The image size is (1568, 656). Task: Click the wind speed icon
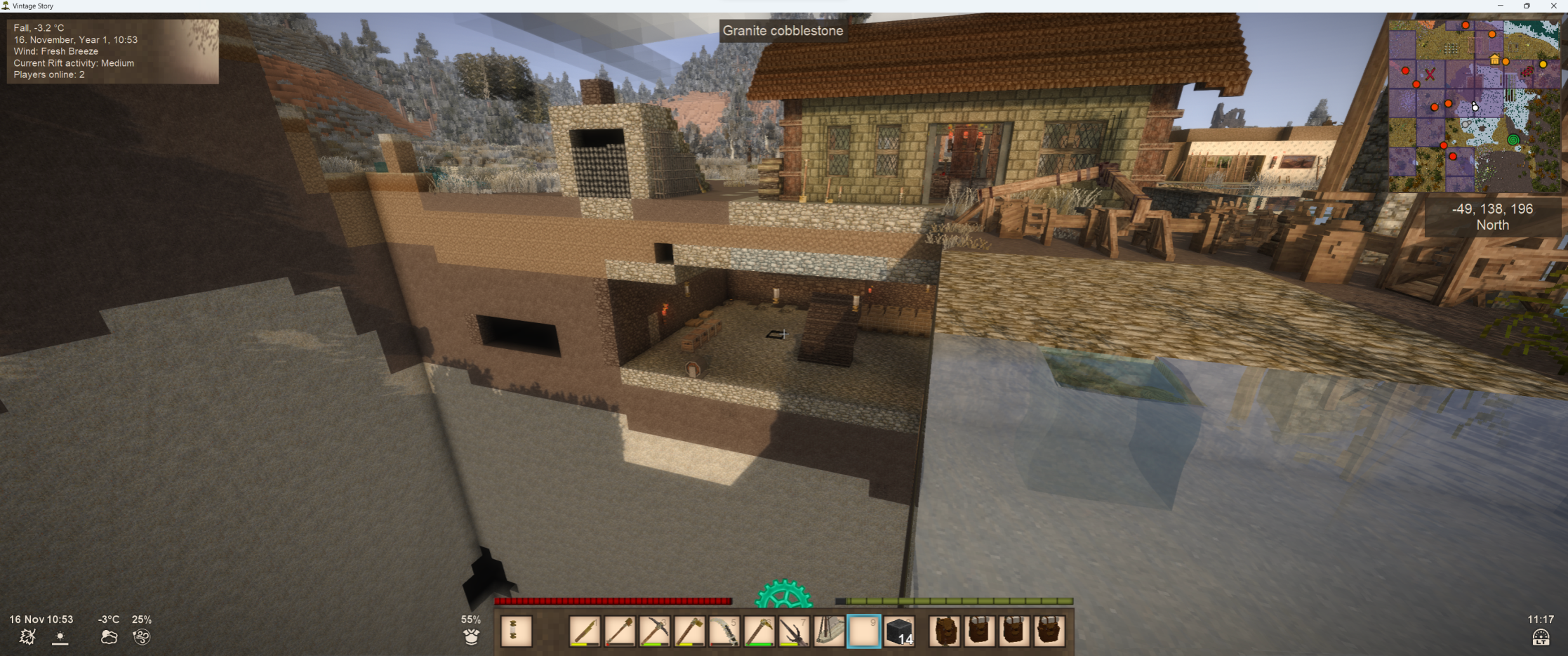(141, 636)
